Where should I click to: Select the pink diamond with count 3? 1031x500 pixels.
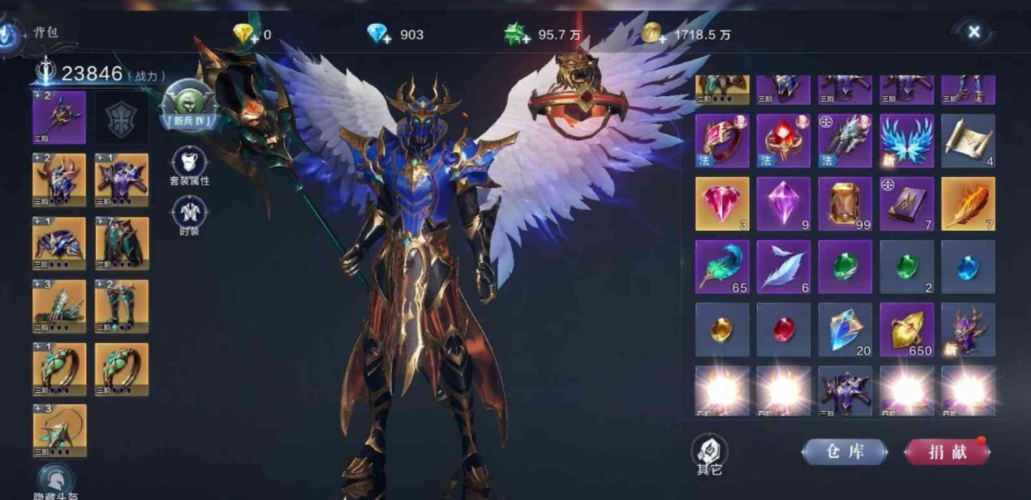(721, 204)
